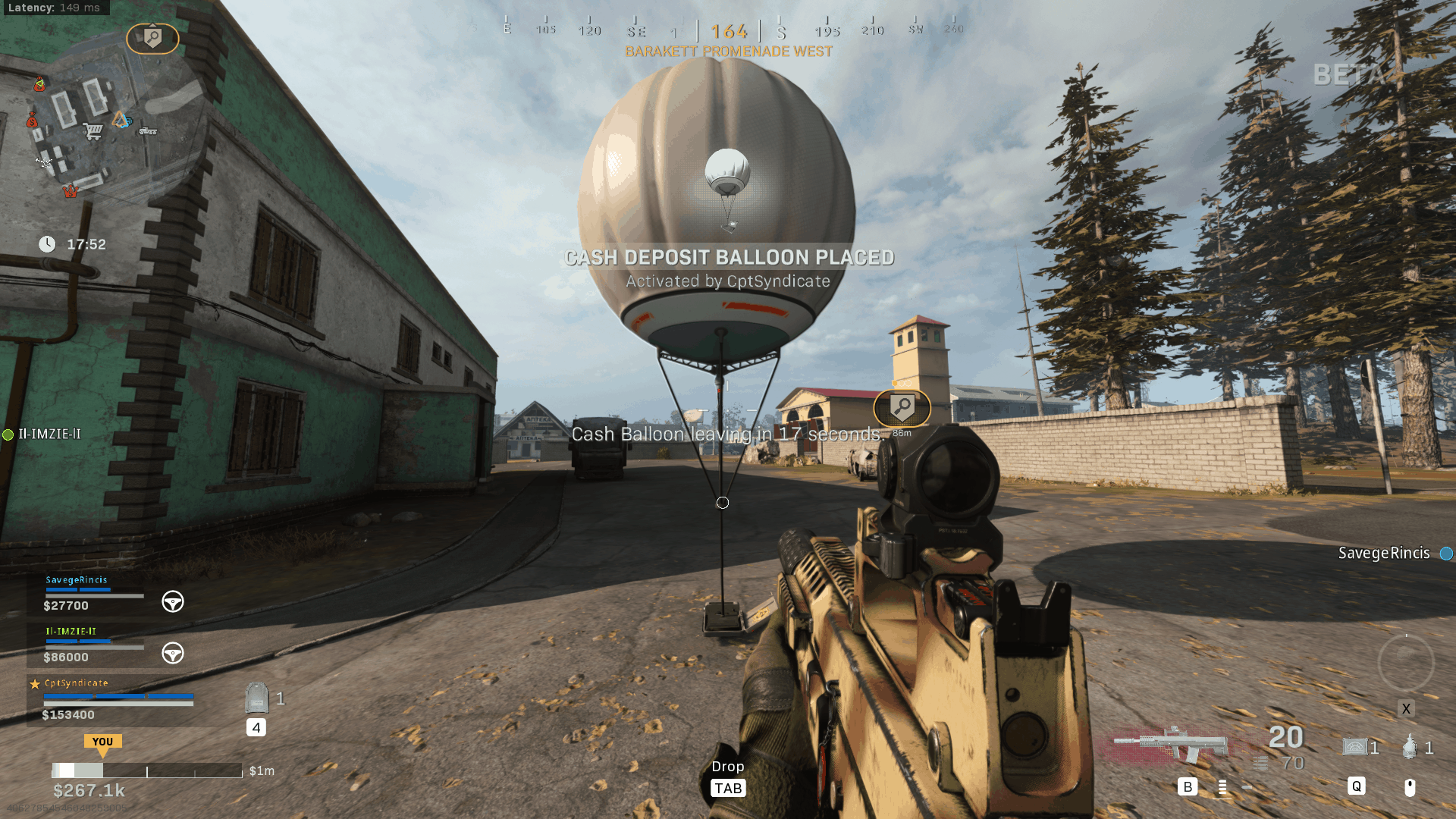
Task: Open the circular minimap
Action: pos(106,121)
